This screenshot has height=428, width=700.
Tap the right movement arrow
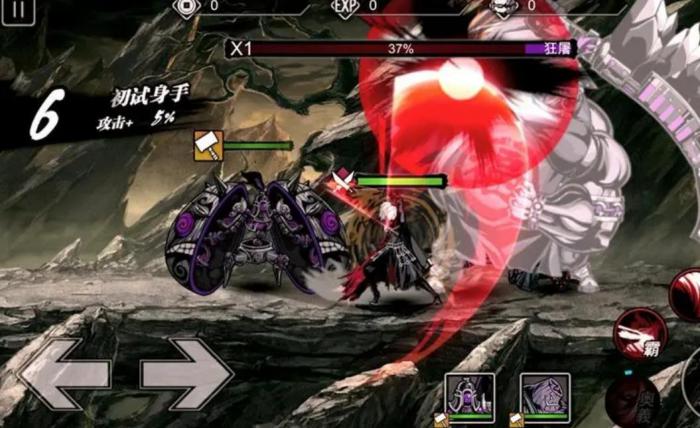187,374
